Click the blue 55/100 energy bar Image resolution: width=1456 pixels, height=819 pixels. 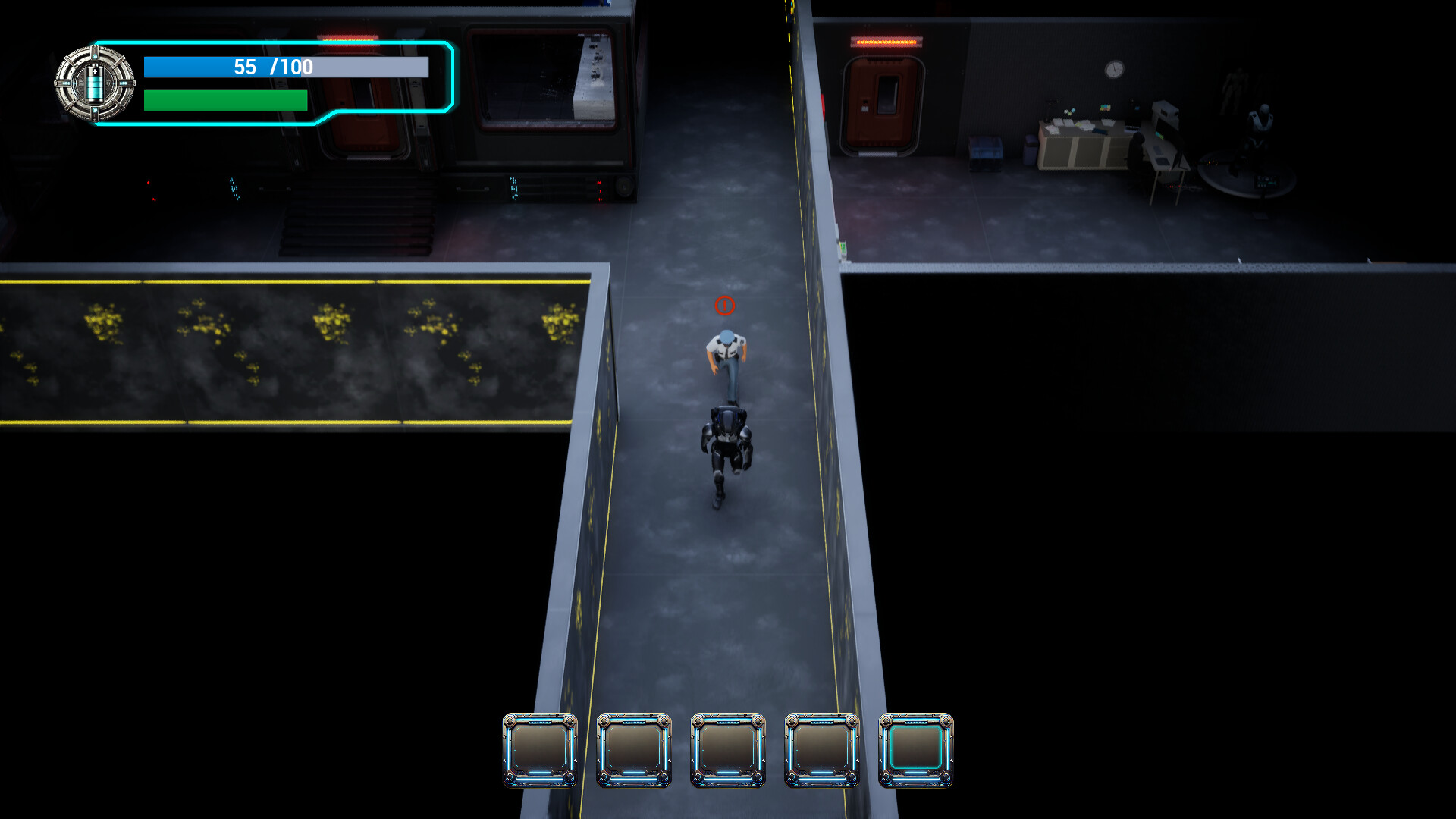pos(286,67)
